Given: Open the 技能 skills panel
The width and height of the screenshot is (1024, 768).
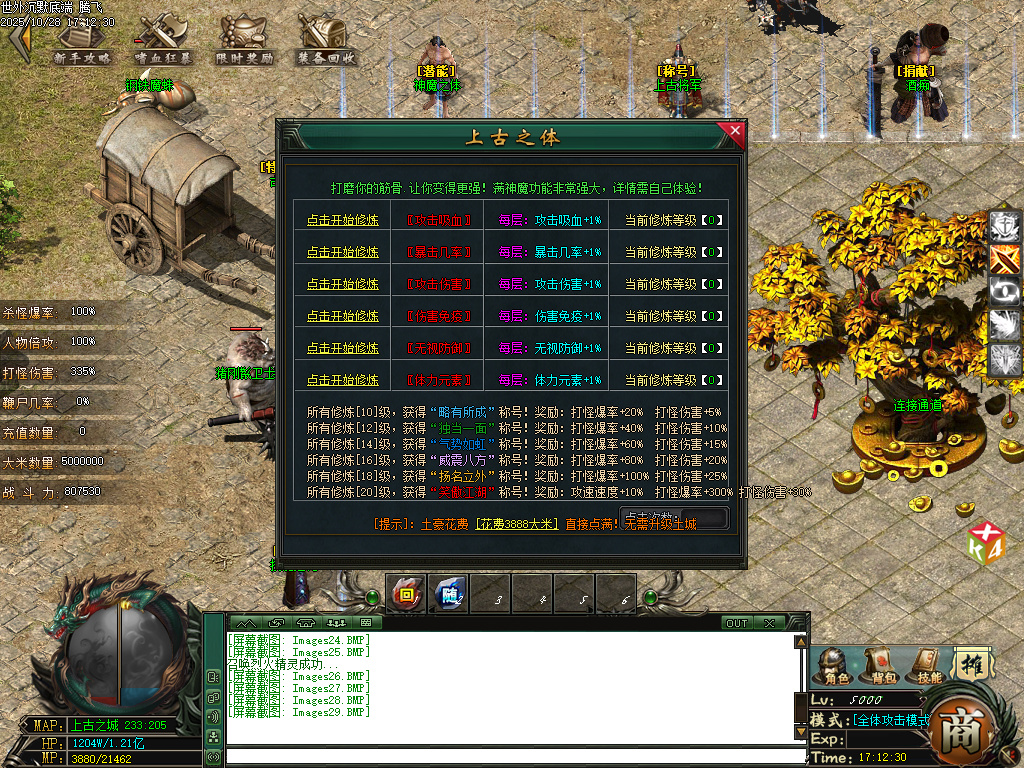Looking at the screenshot, I should click(x=929, y=665).
